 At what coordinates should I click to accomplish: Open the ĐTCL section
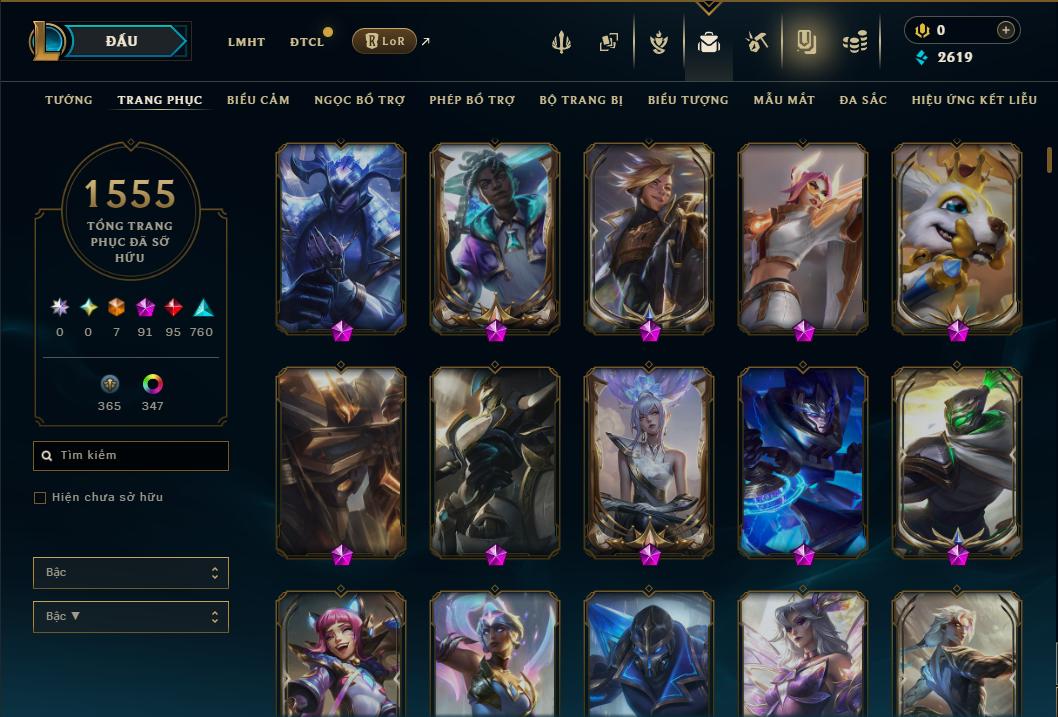pyautogui.click(x=307, y=42)
